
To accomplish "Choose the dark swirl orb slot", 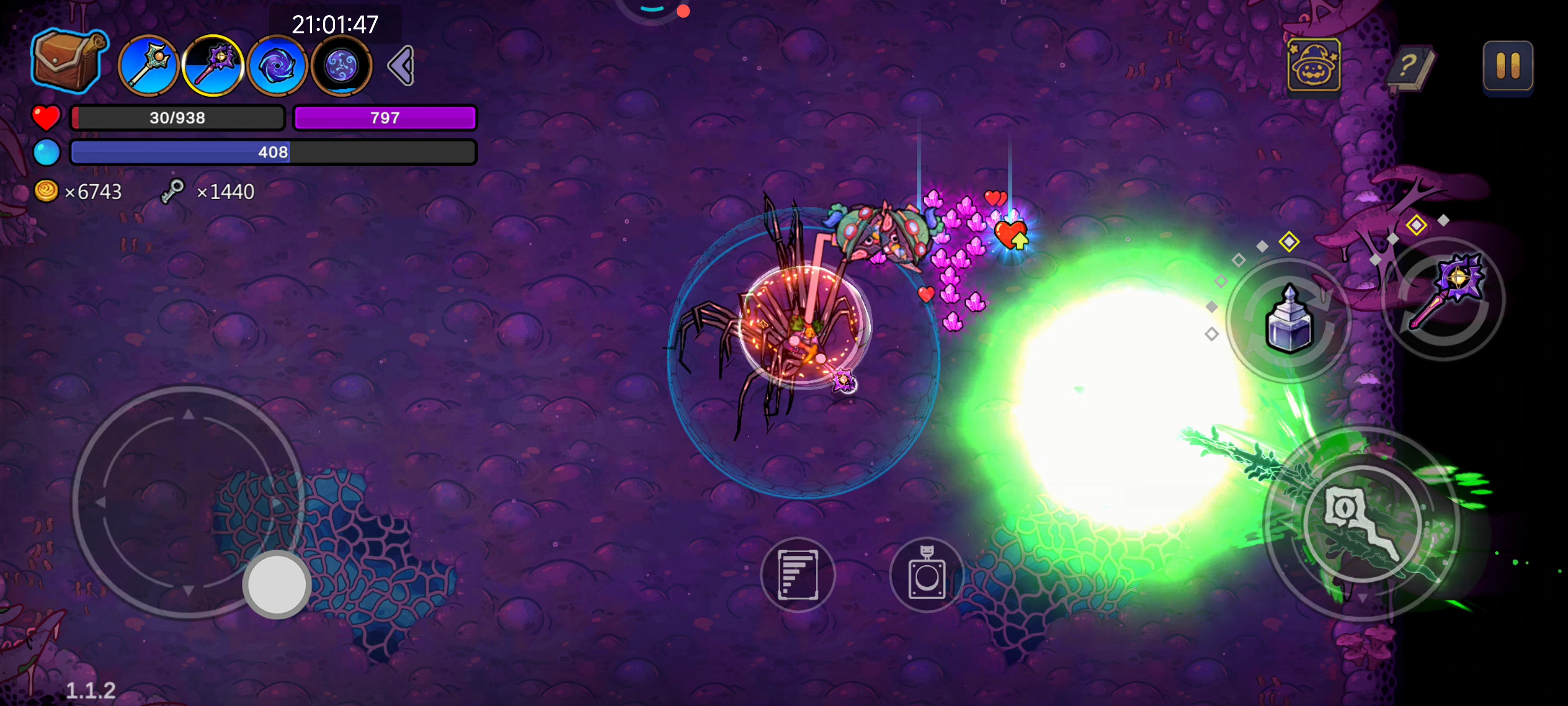I will (342, 66).
